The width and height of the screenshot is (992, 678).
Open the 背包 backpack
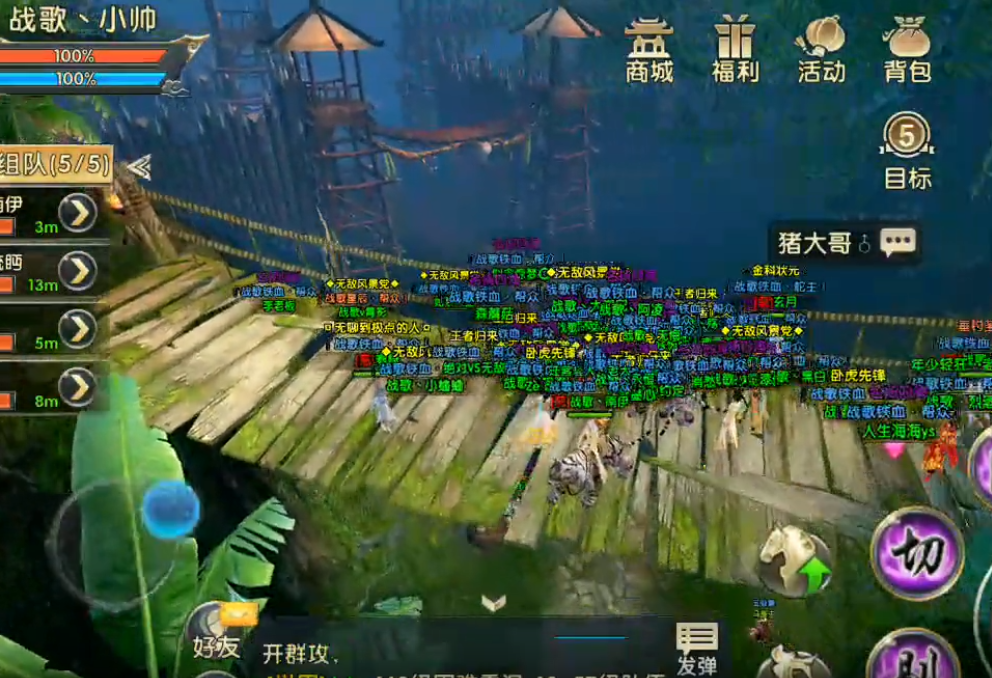[907, 50]
